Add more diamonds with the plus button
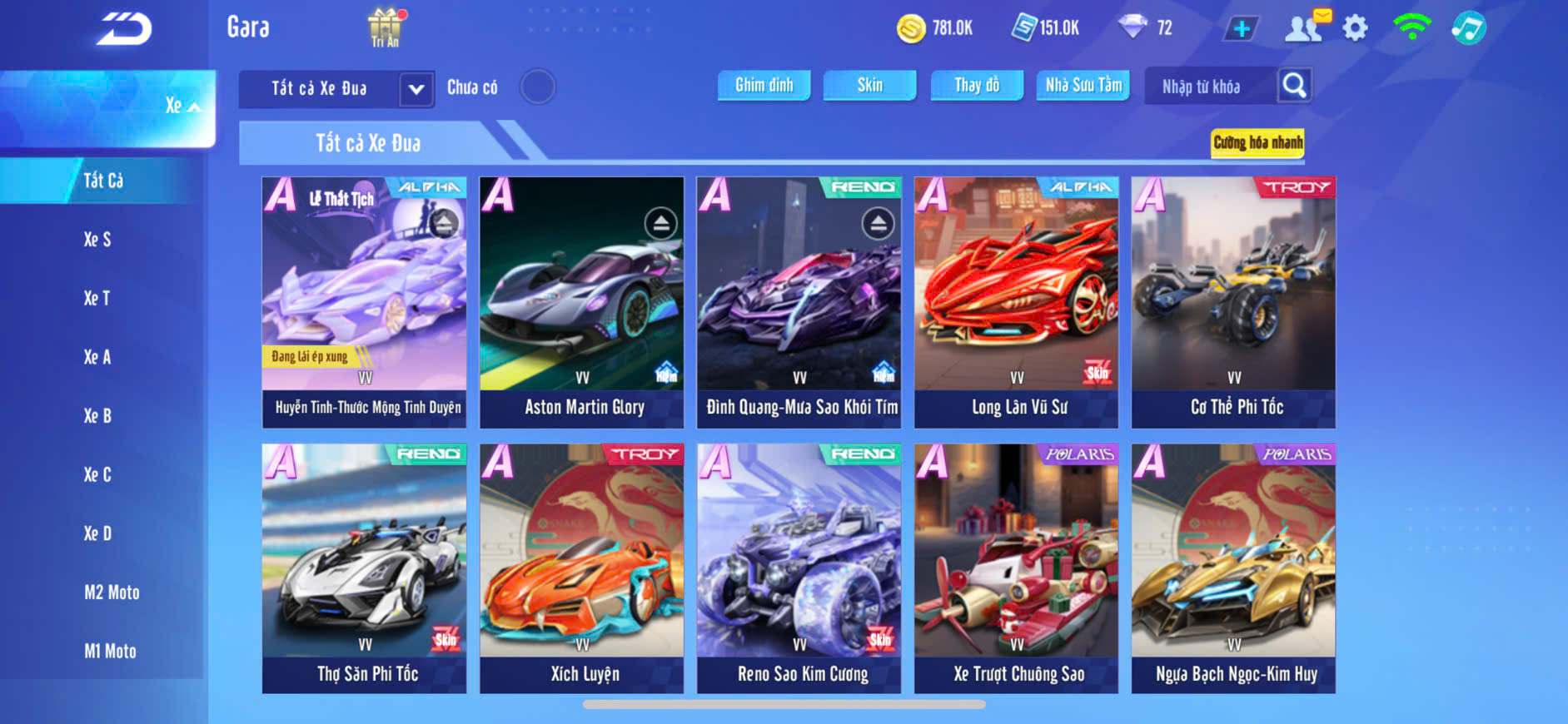This screenshot has width=1568, height=724. (1241, 29)
